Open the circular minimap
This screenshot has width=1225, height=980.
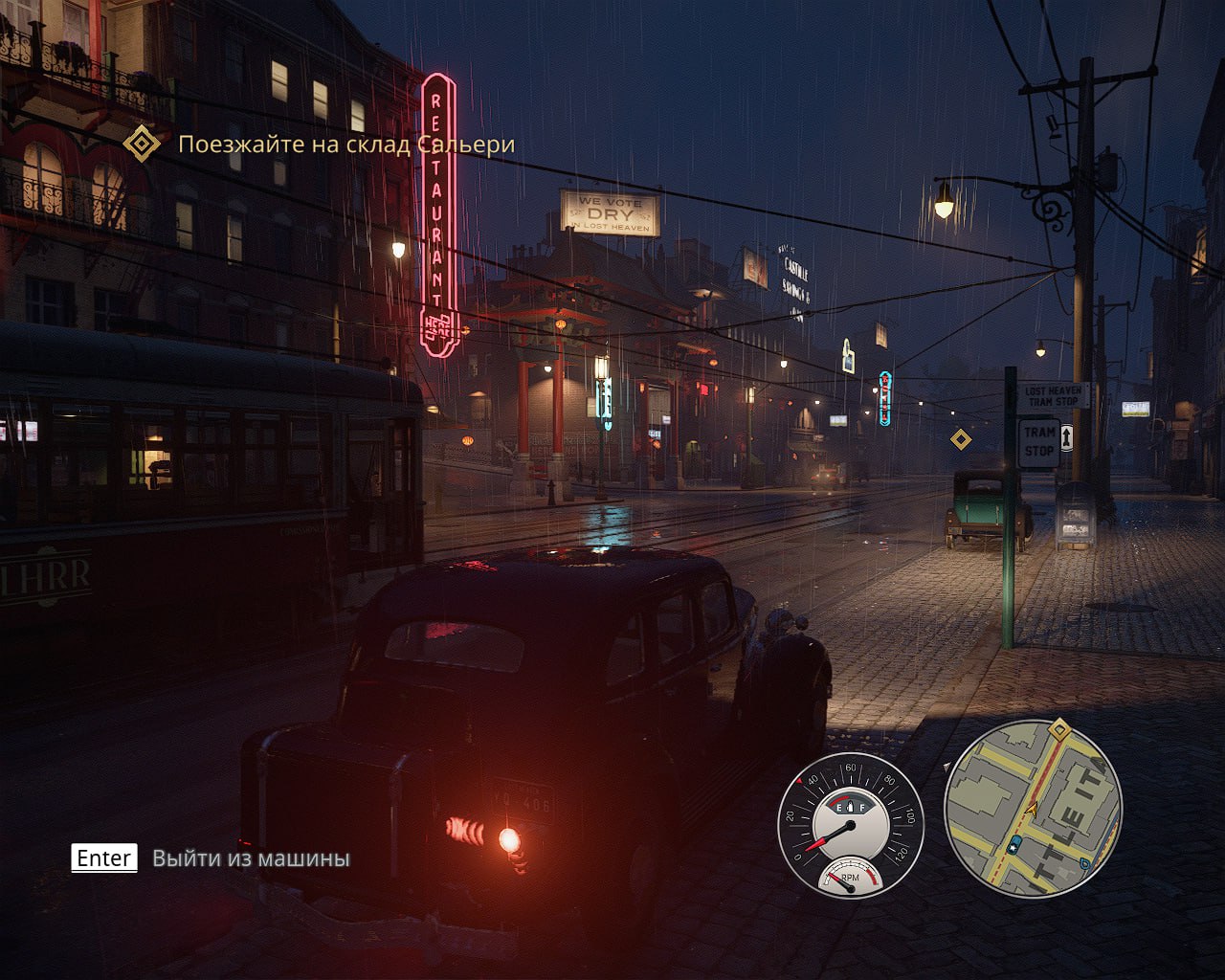click(1033, 809)
